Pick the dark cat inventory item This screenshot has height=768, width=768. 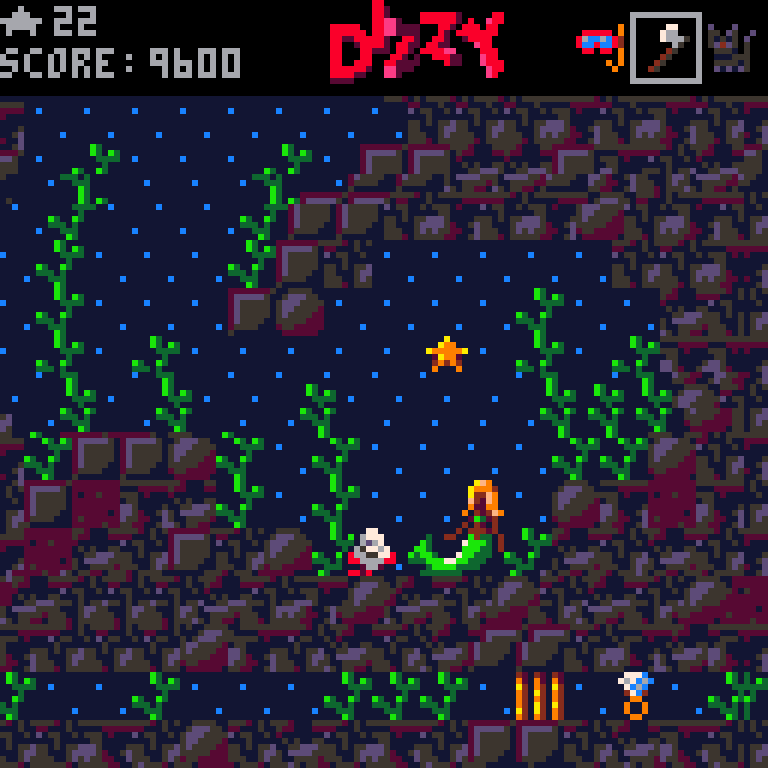coord(730,47)
